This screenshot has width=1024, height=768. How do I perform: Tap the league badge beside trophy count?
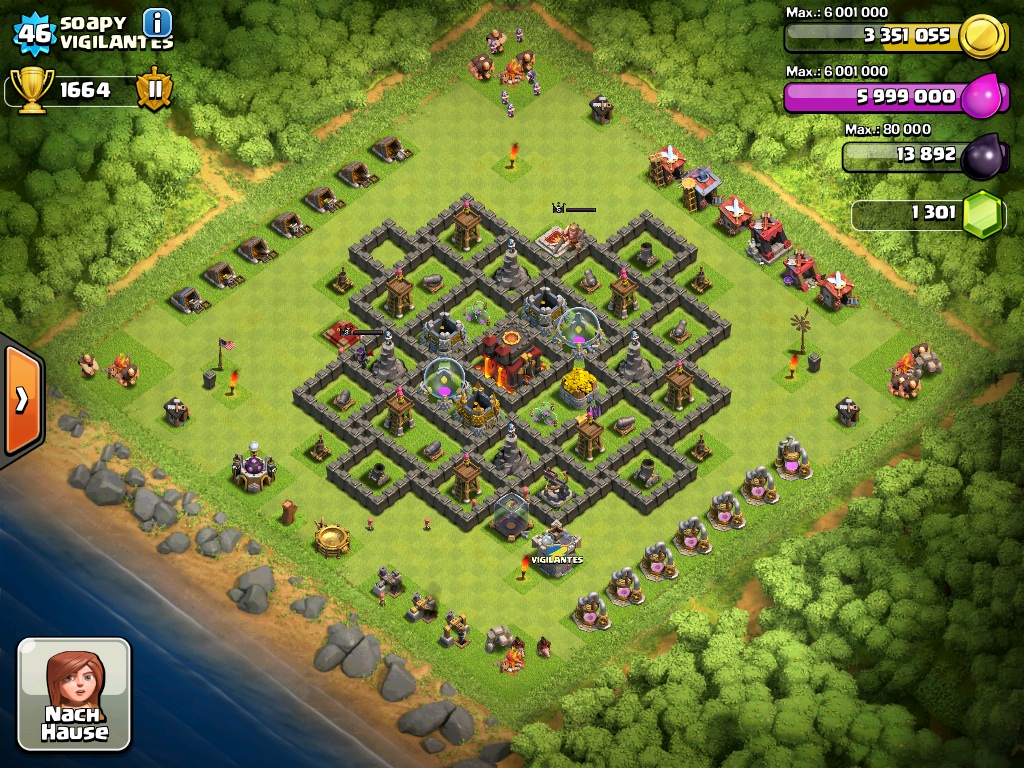pyautogui.click(x=155, y=89)
